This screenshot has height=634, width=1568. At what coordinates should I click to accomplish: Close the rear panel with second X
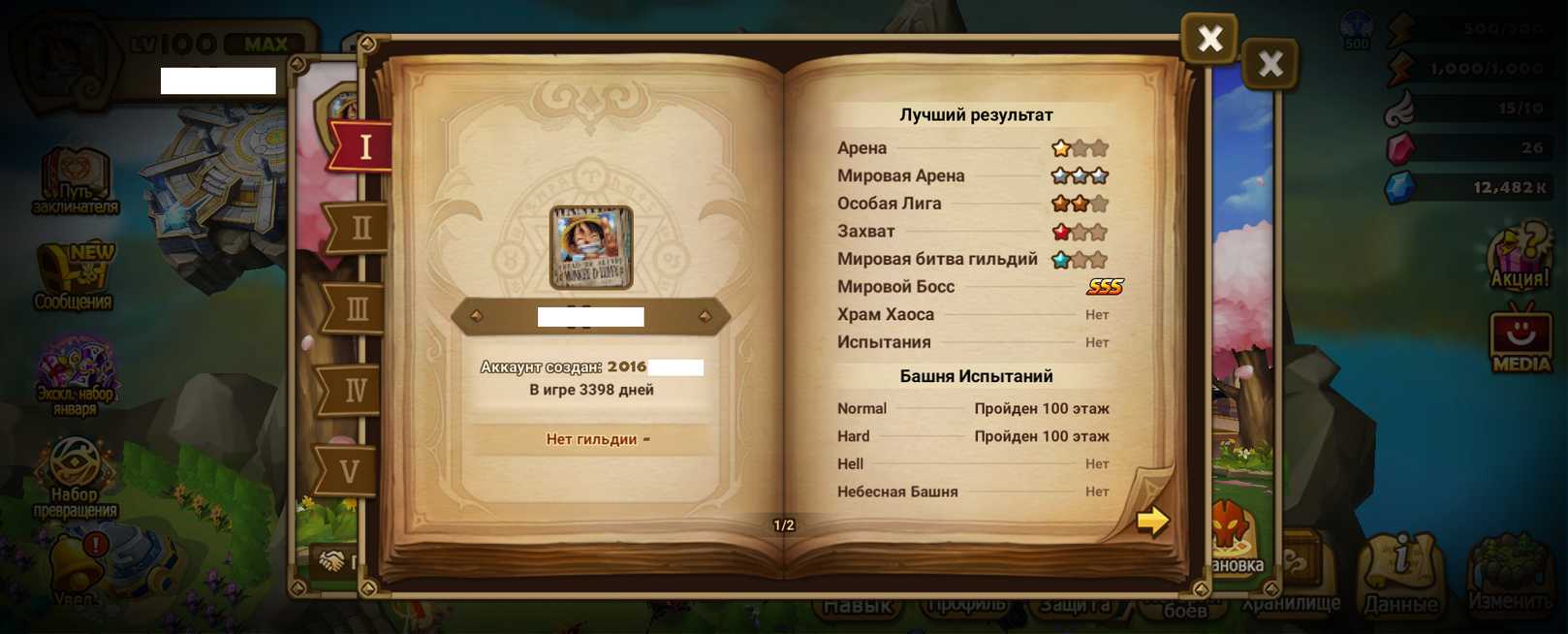tap(1270, 64)
